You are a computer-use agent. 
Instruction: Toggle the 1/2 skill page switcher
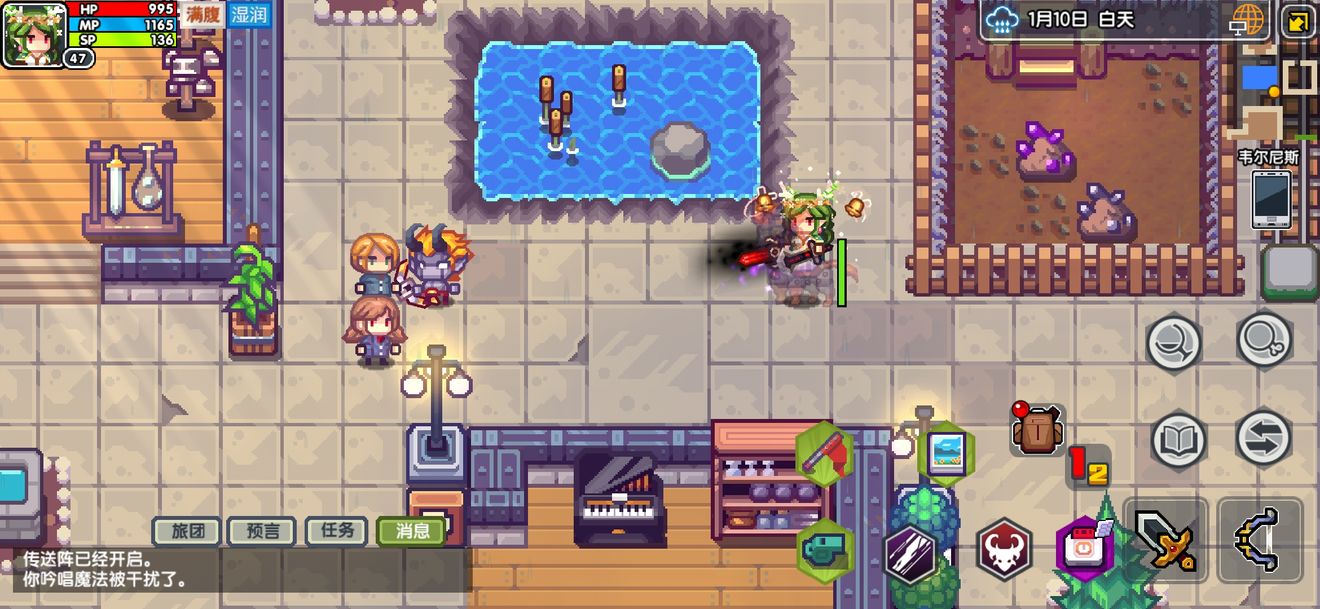tap(1088, 466)
